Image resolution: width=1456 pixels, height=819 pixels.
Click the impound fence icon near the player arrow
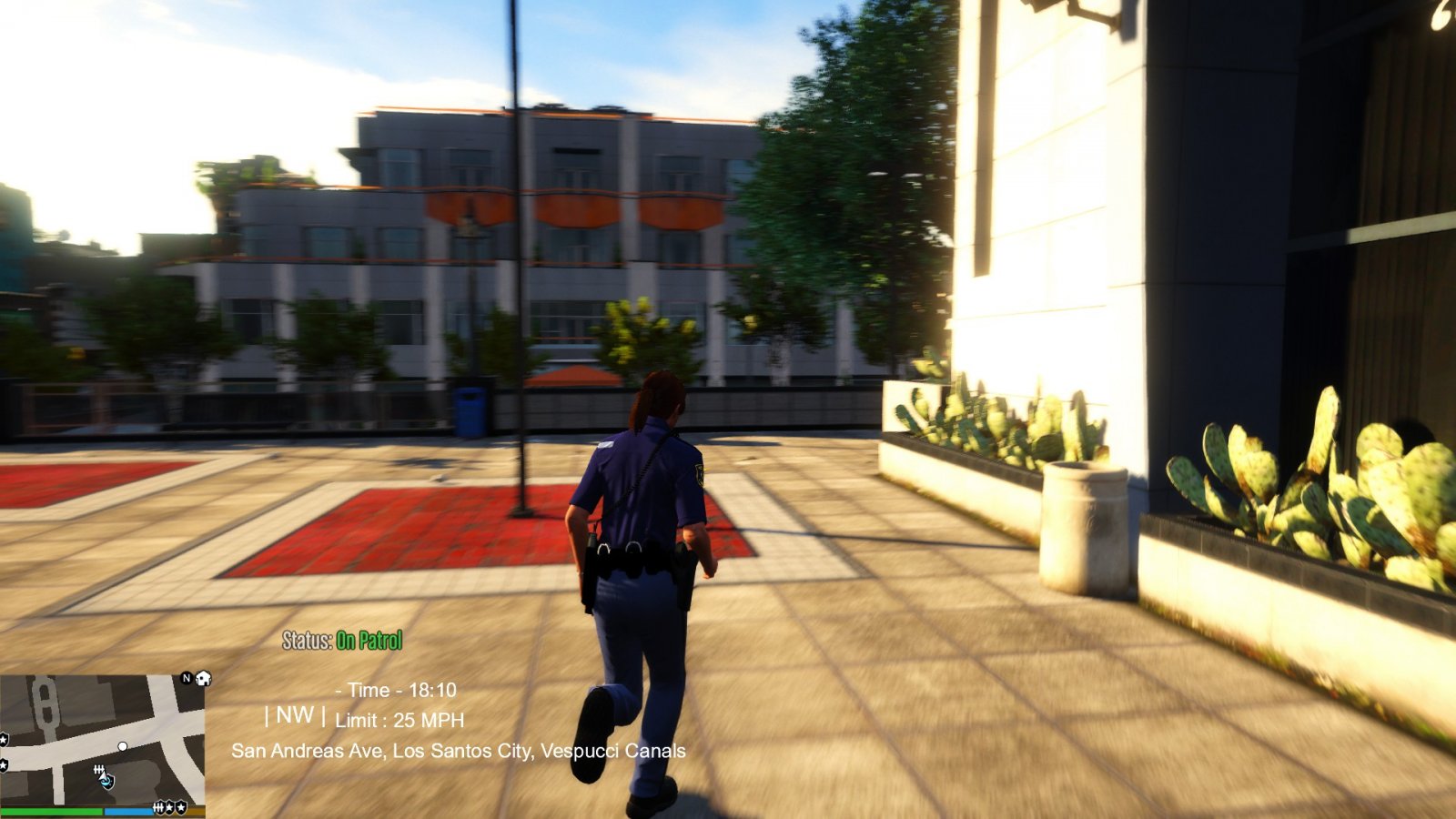click(x=99, y=770)
